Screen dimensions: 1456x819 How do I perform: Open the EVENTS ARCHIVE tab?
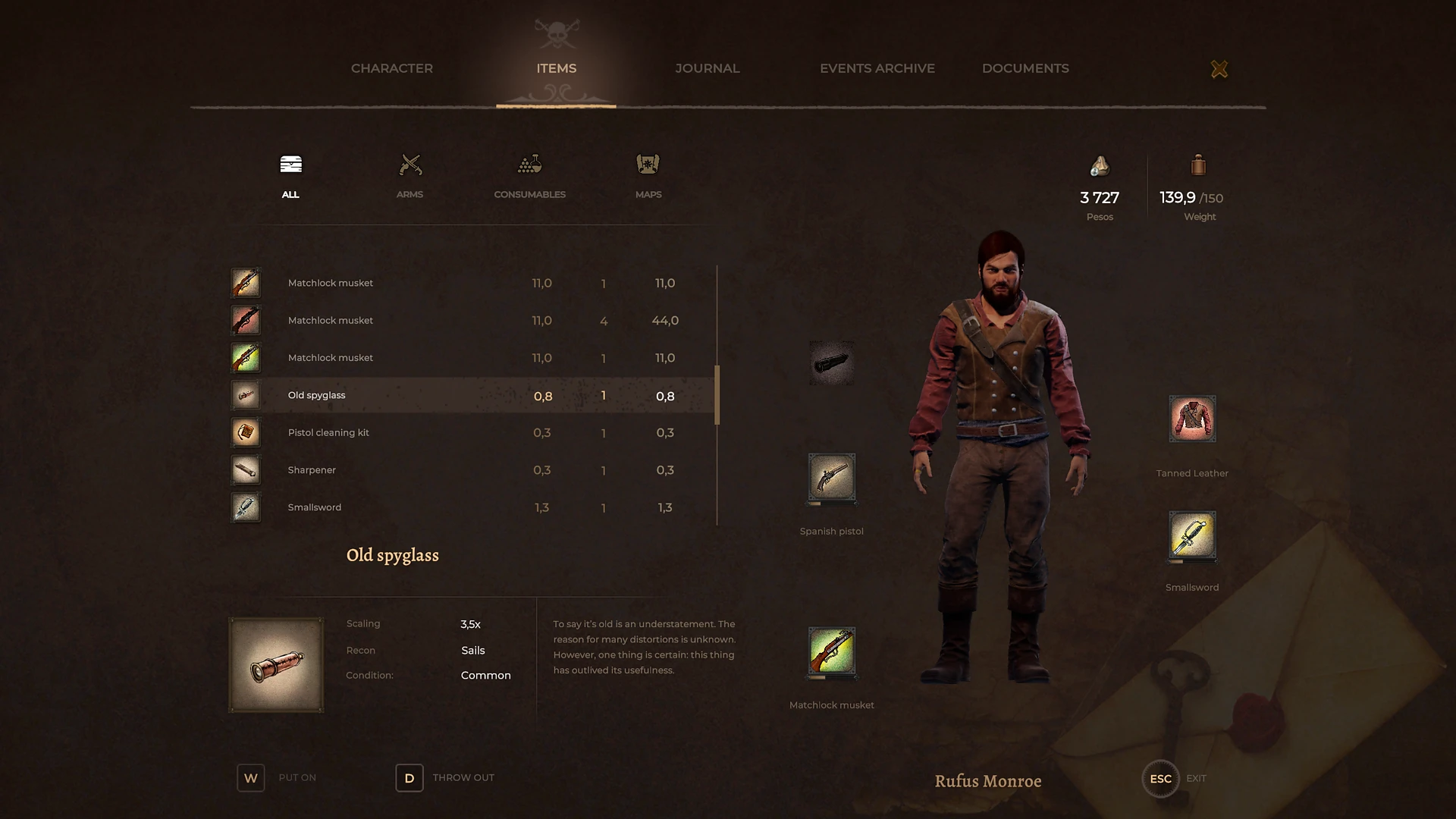[877, 68]
